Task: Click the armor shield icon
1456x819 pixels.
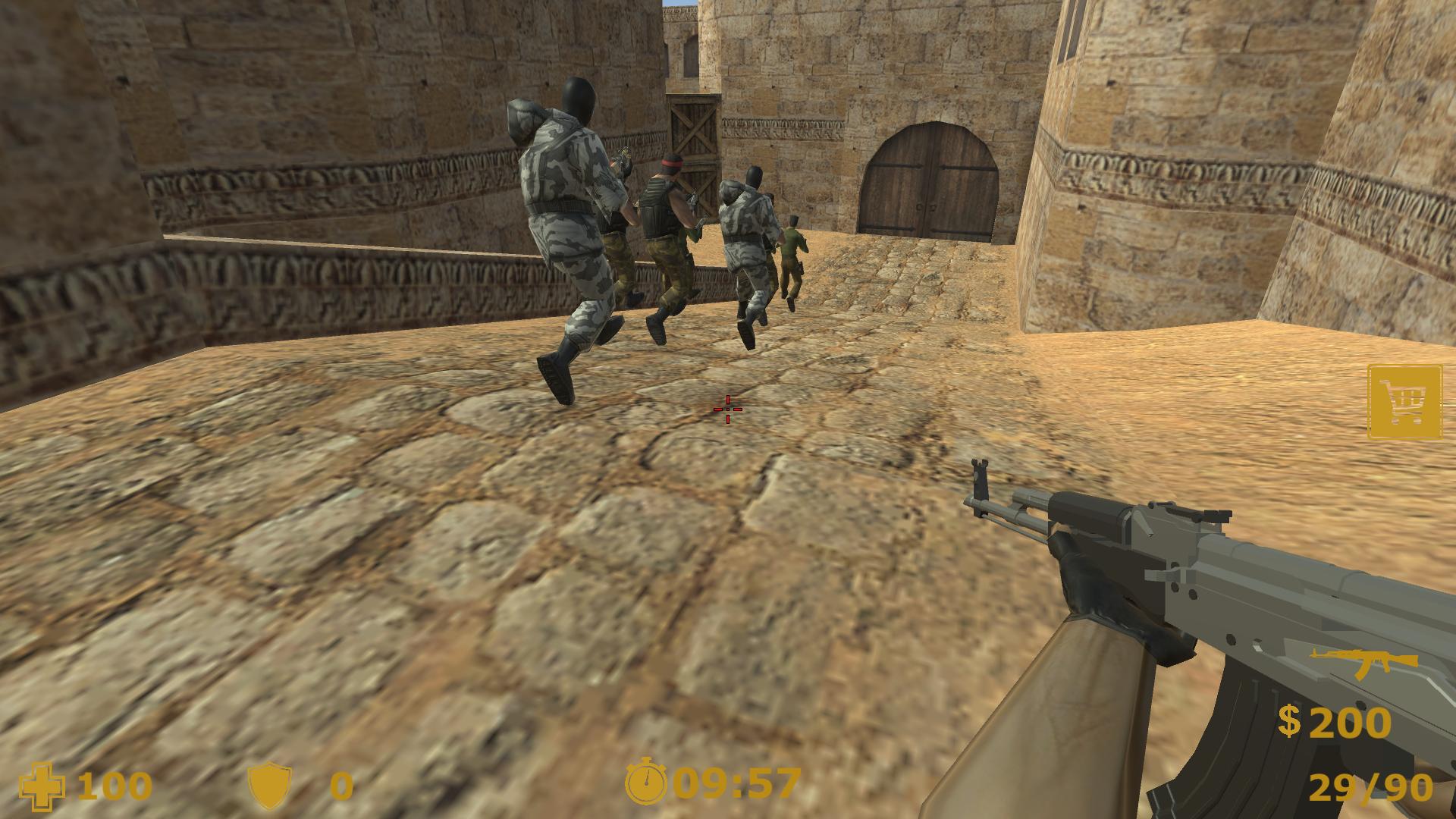Action: 273,787
